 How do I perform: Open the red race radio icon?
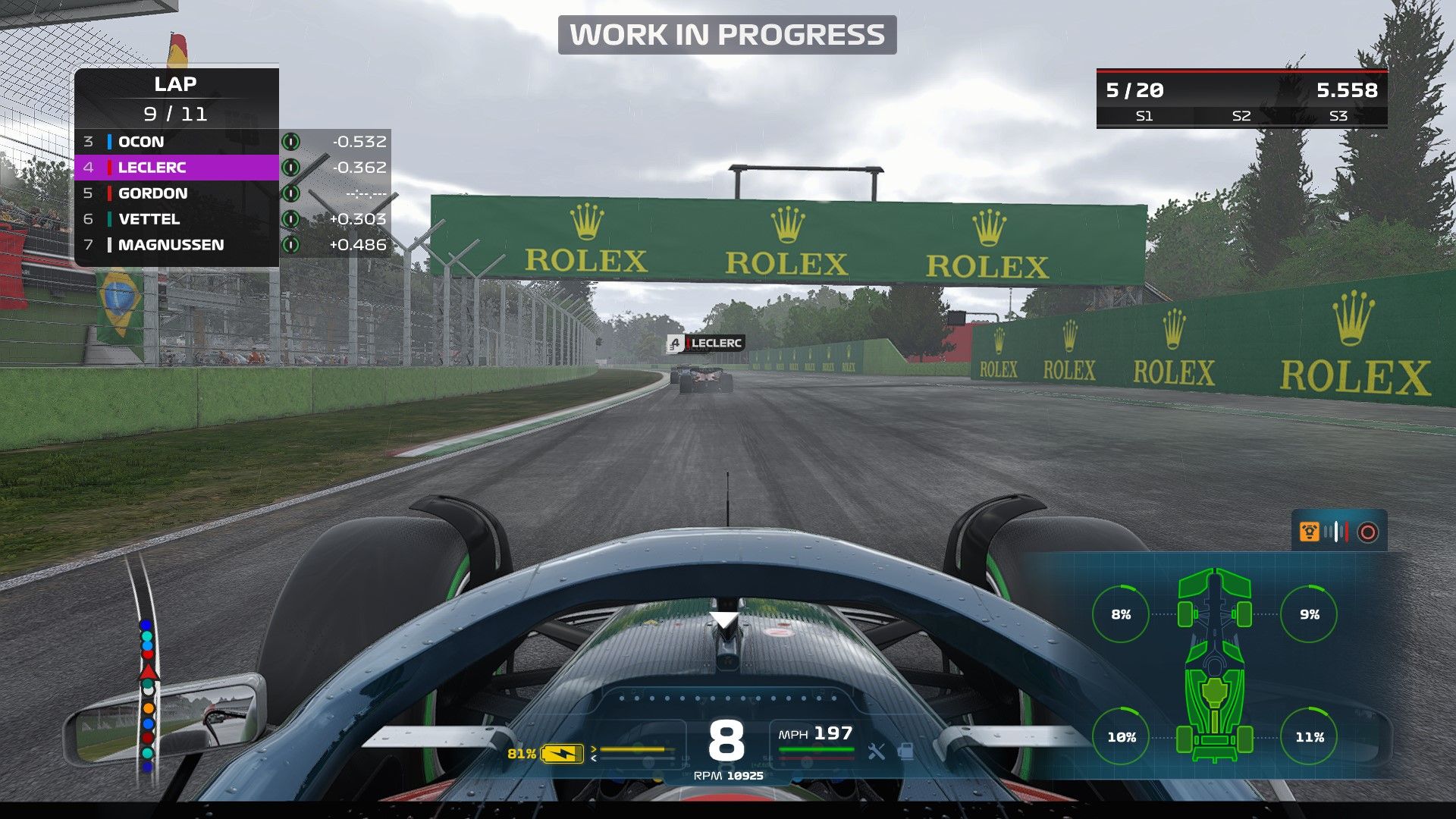pyautogui.click(x=1368, y=531)
